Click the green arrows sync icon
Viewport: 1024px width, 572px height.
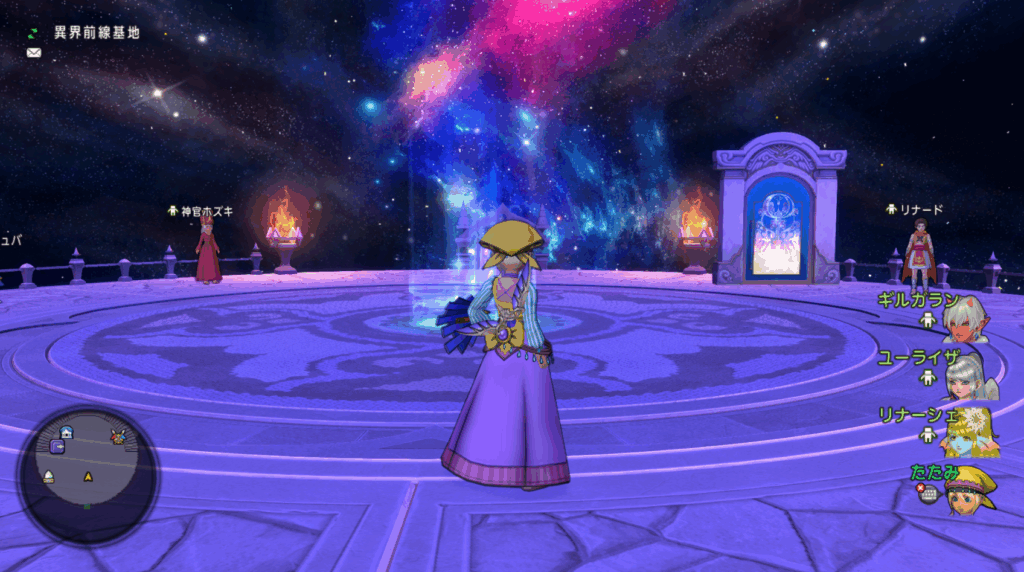[x=33, y=33]
